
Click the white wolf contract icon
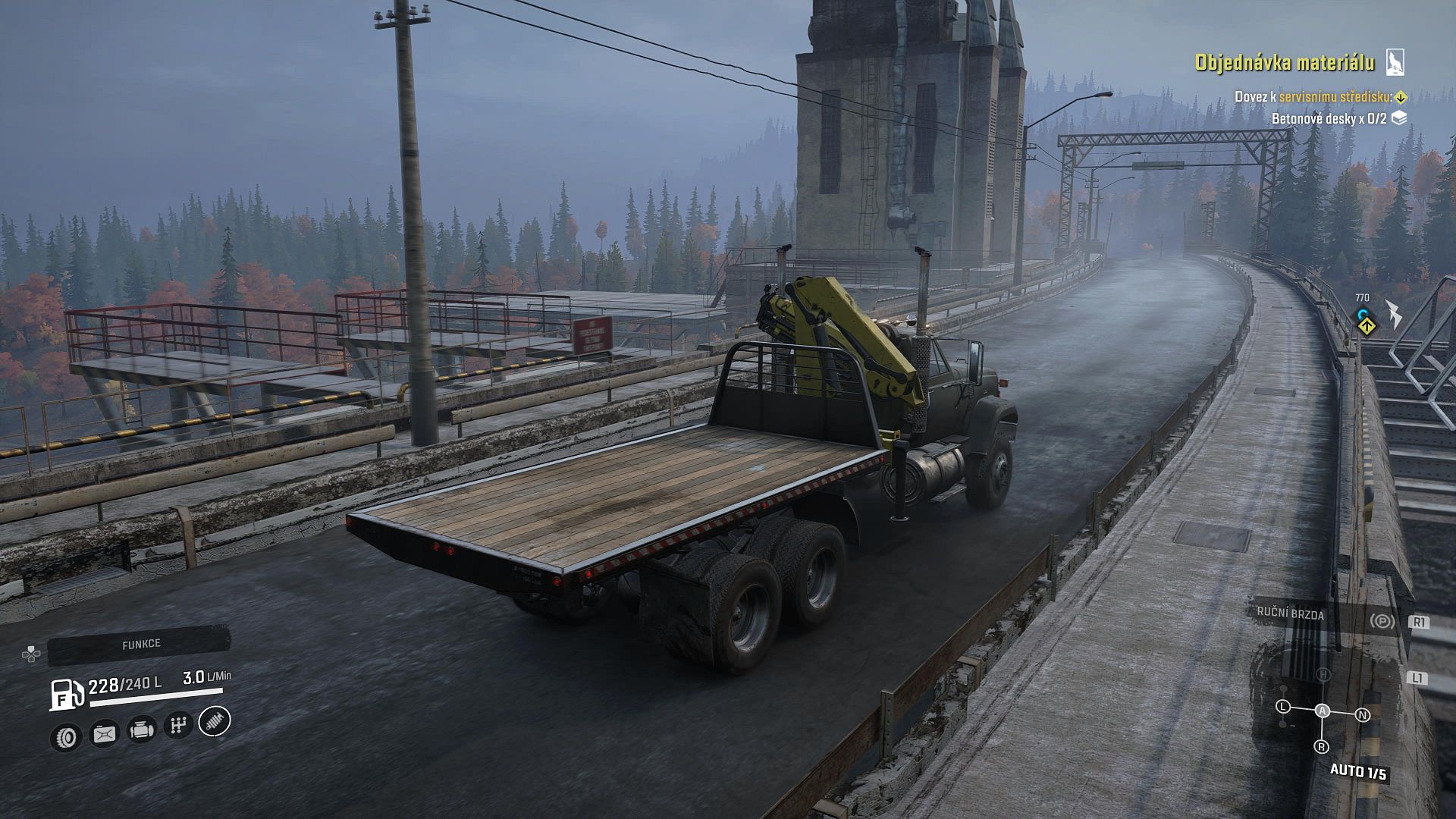(x=1395, y=62)
